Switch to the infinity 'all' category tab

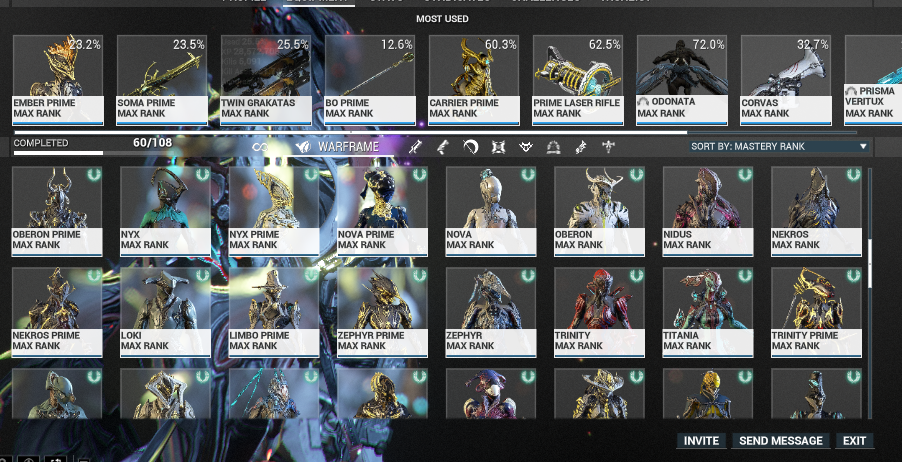point(260,147)
